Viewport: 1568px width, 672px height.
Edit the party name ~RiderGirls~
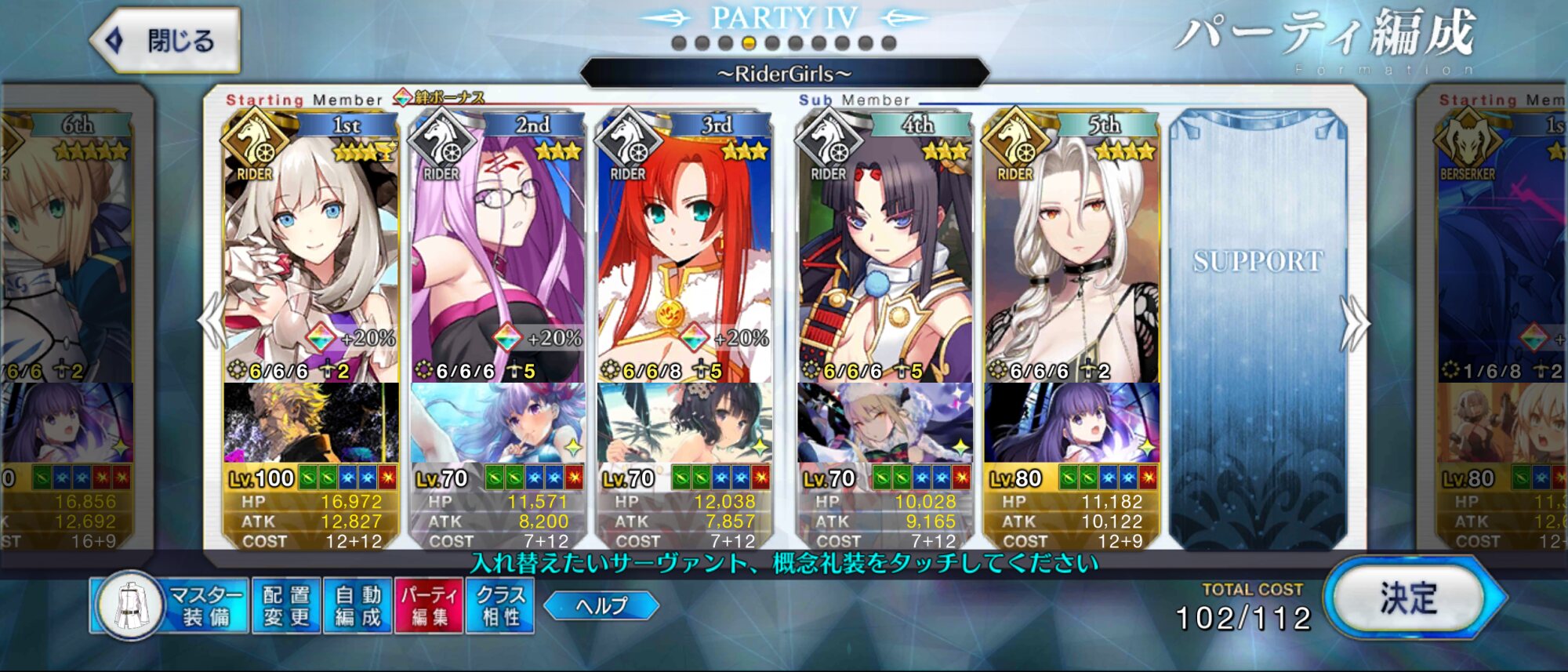pos(784,74)
